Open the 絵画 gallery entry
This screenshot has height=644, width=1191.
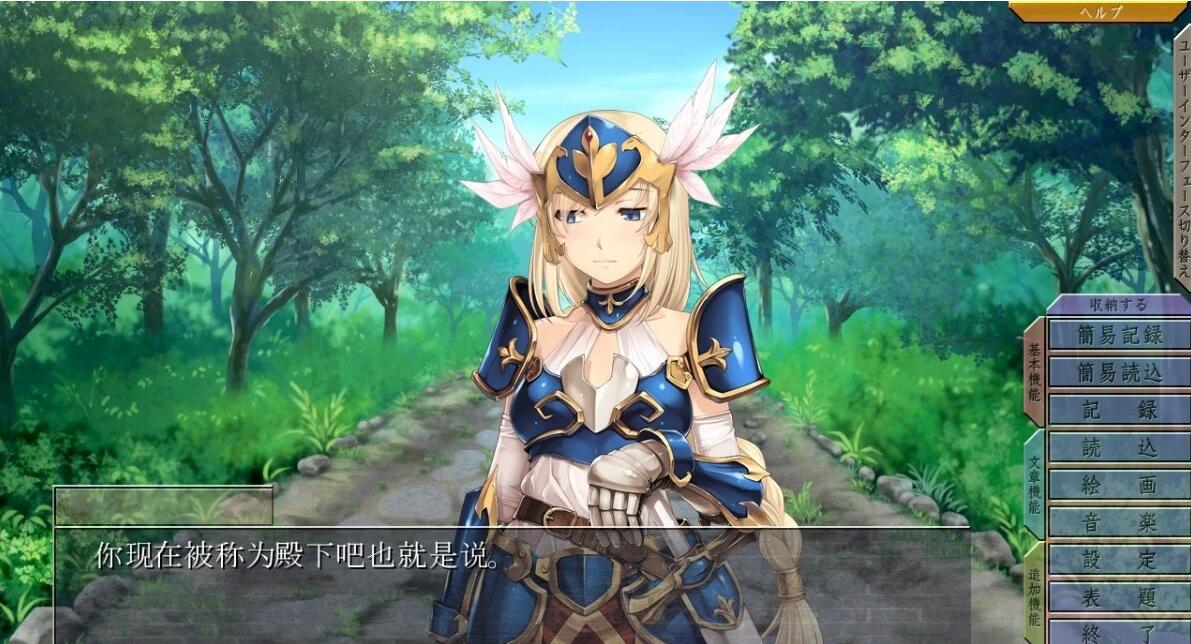pyautogui.click(x=1119, y=485)
